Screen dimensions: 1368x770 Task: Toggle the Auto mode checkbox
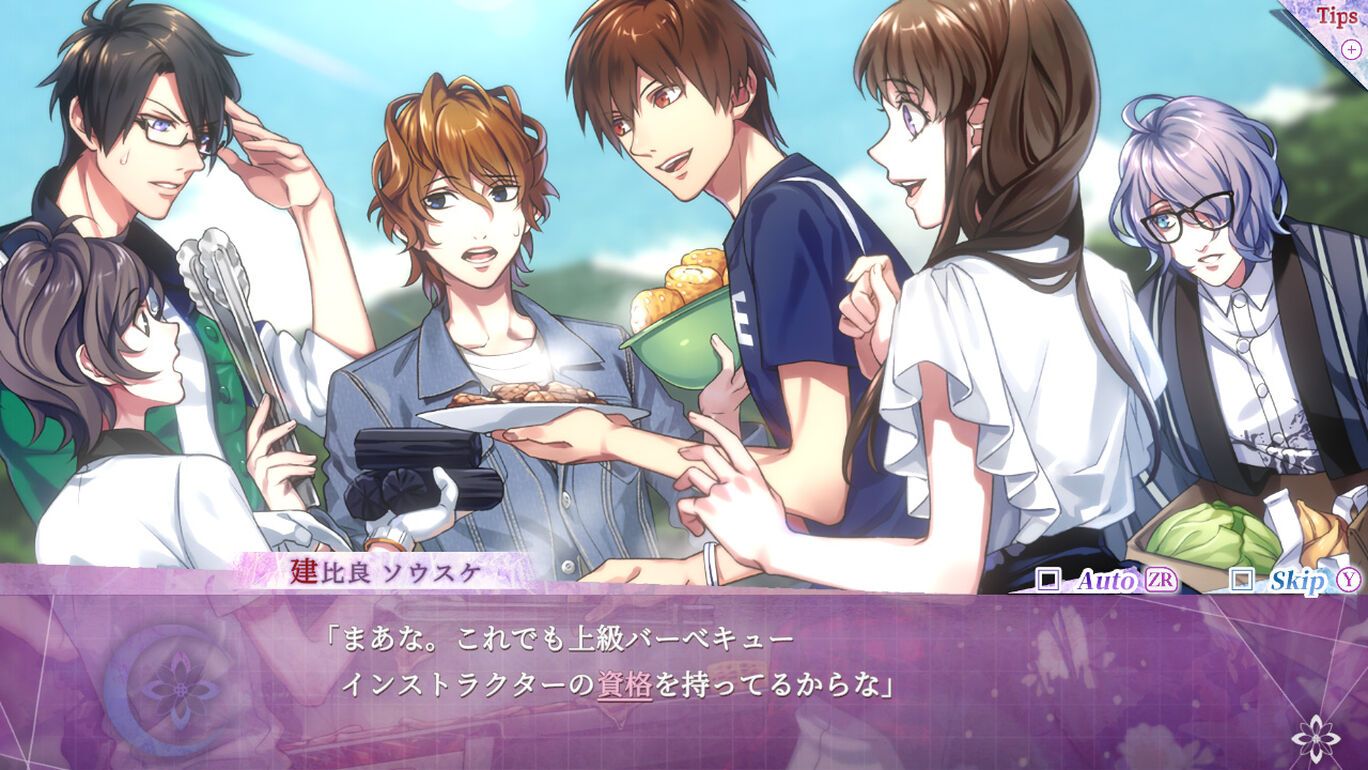click(x=1048, y=580)
